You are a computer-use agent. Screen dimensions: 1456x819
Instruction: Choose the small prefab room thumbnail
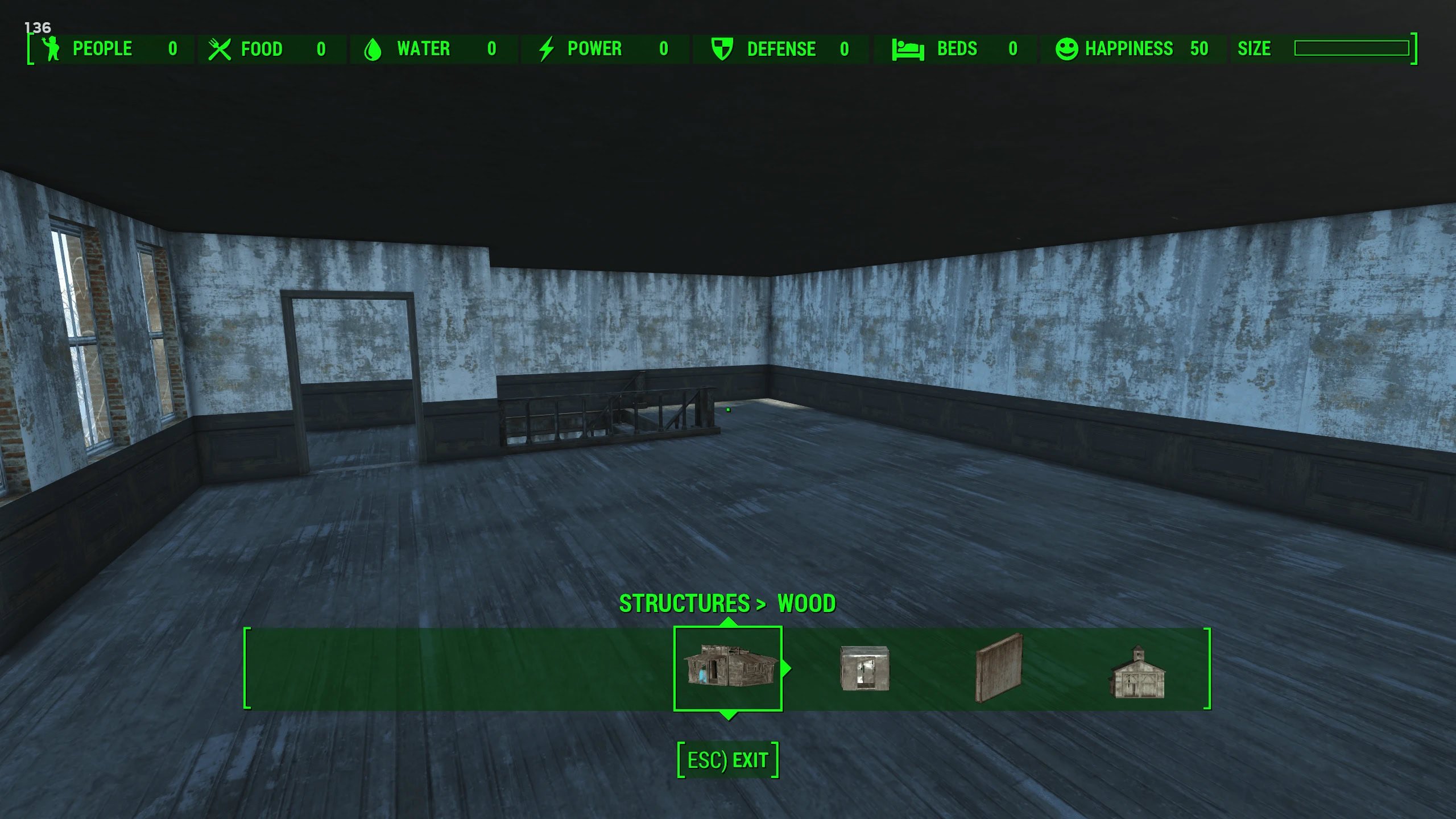864,668
